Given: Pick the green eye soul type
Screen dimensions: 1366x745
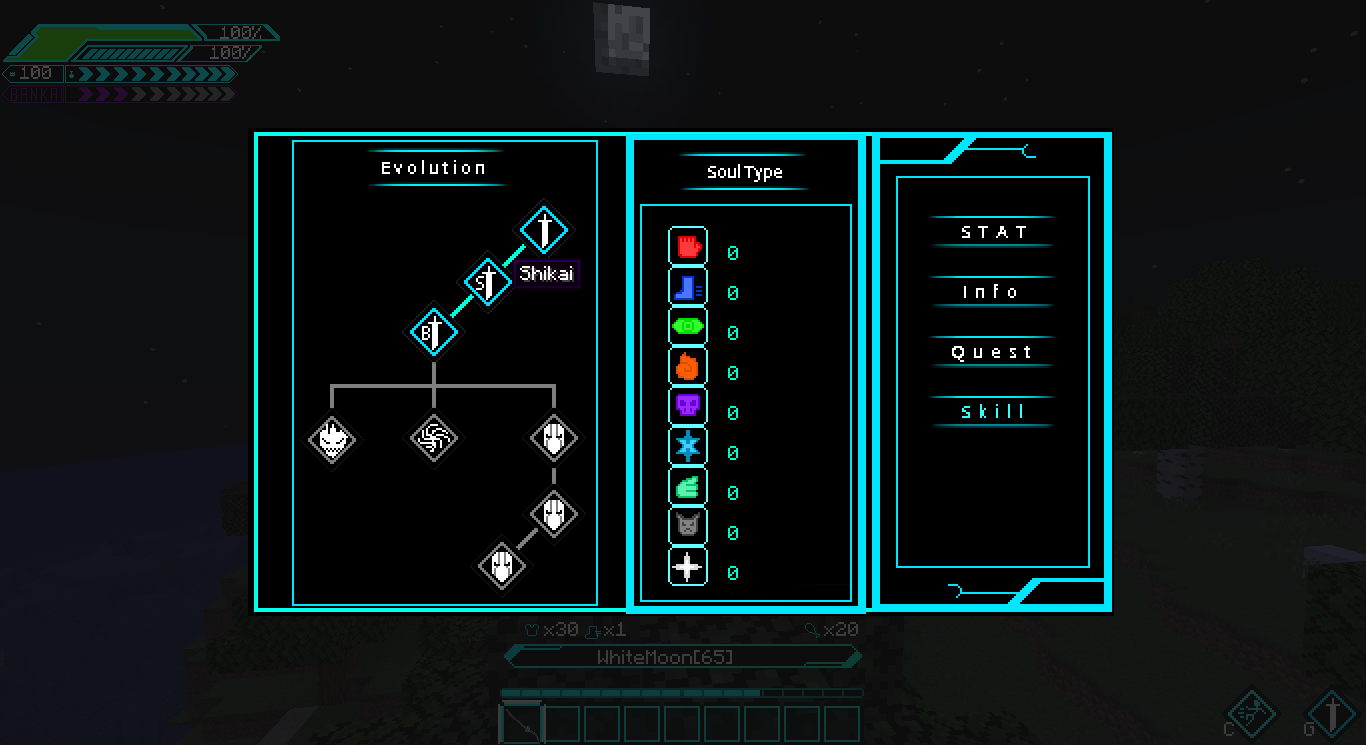Looking at the screenshot, I should [688, 327].
